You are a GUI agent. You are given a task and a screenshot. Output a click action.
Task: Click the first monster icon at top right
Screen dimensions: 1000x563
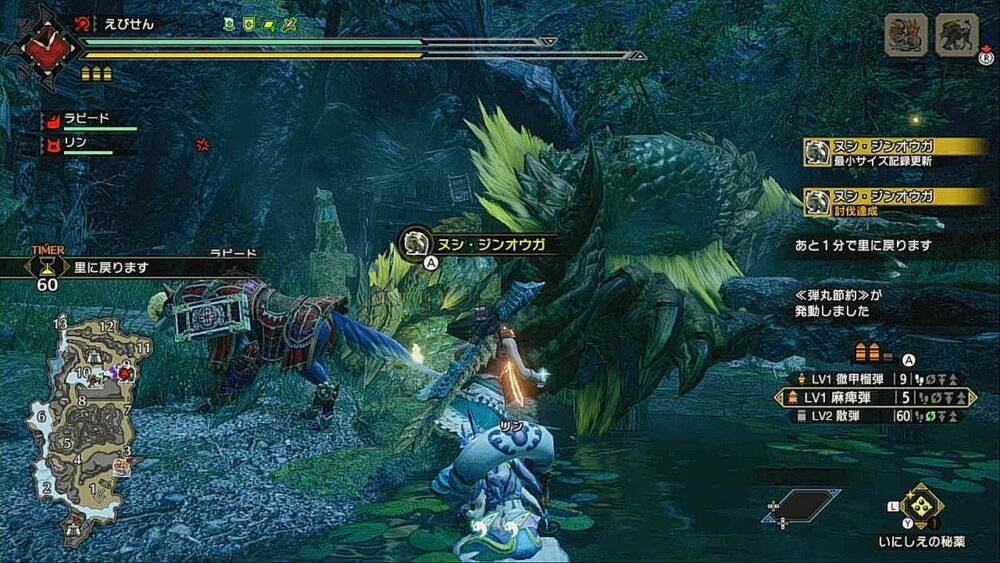click(x=905, y=36)
